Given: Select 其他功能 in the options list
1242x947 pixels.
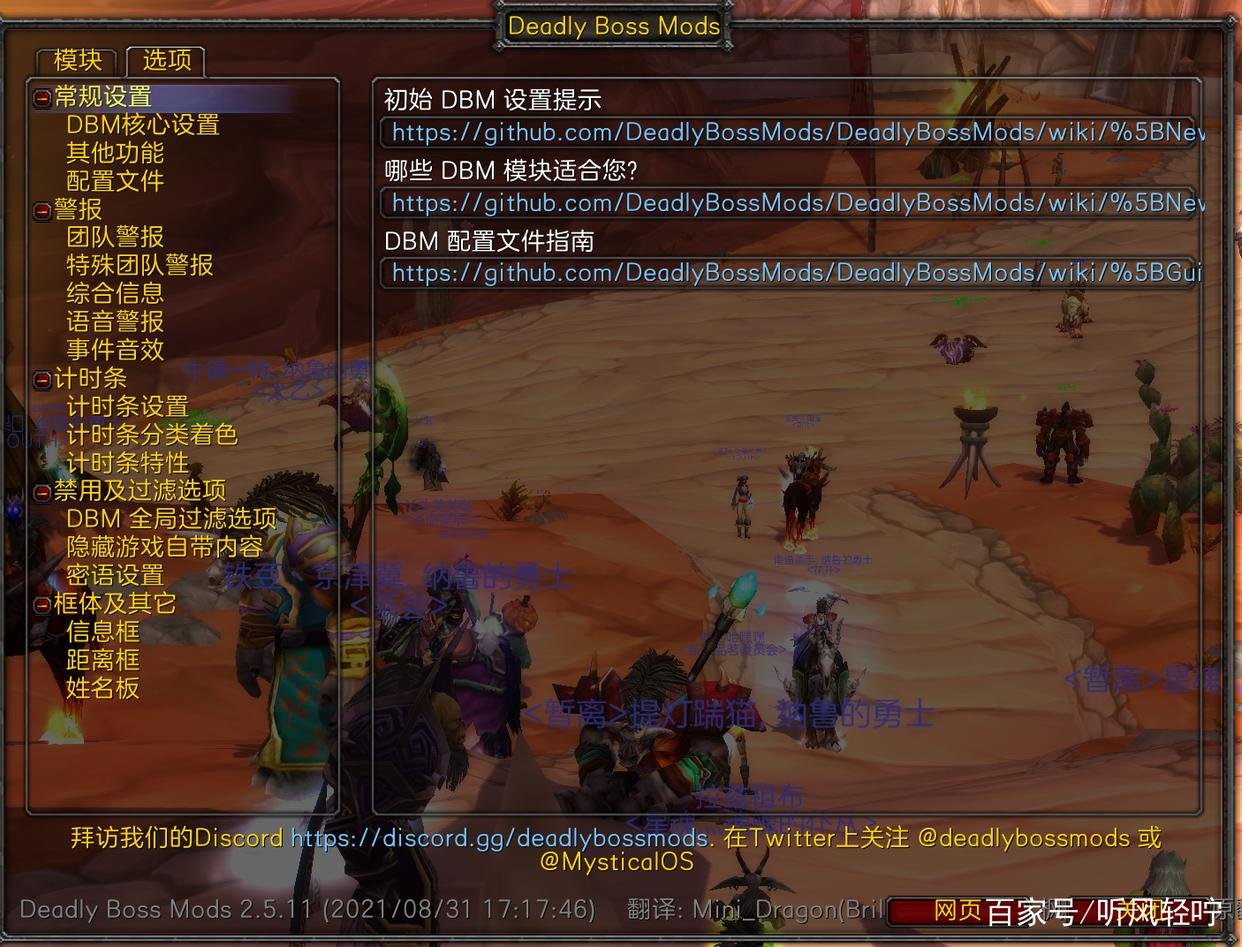Looking at the screenshot, I should 115,153.
